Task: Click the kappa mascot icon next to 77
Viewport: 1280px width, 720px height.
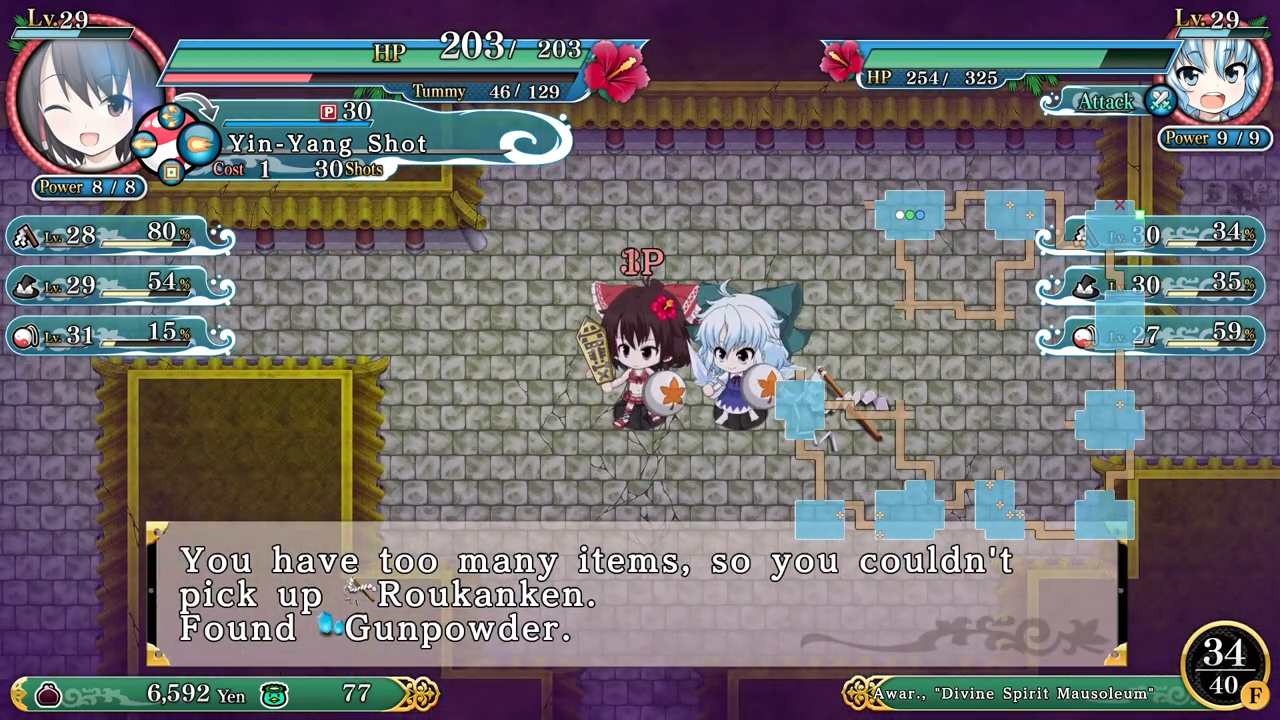Action: tap(274, 694)
